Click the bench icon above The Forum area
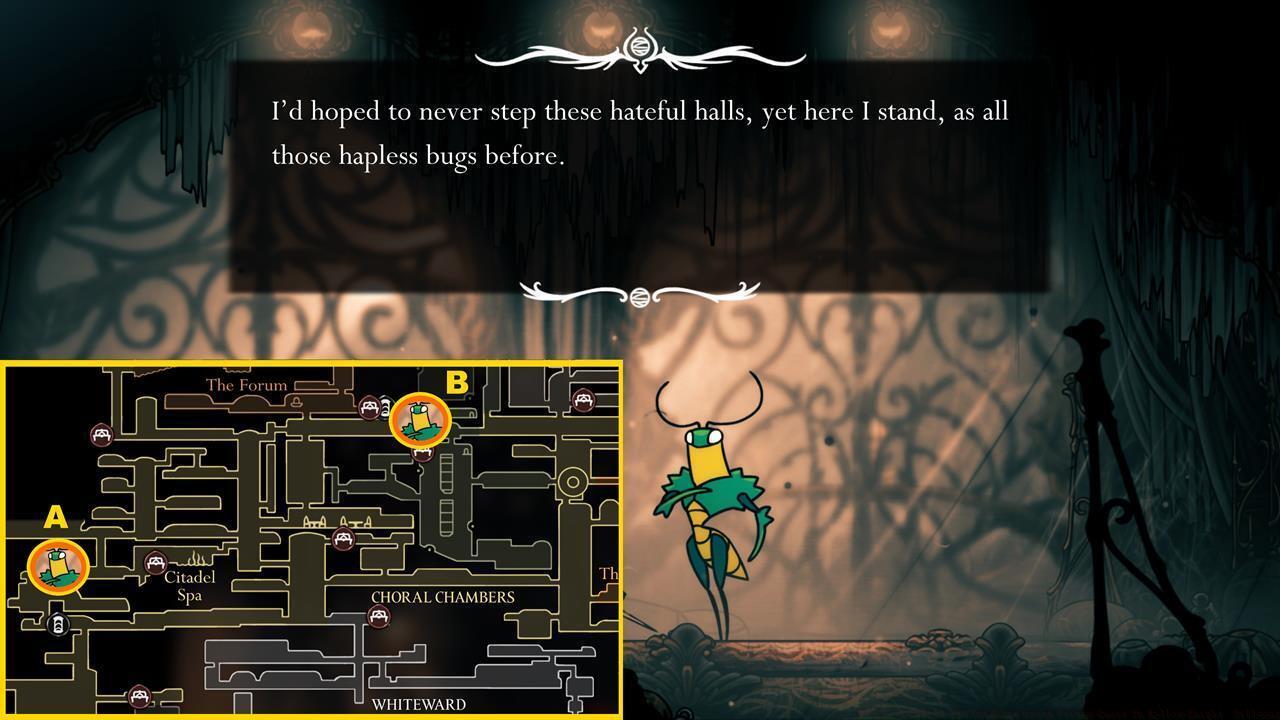The image size is (1280, 720). tap(100, 435)
